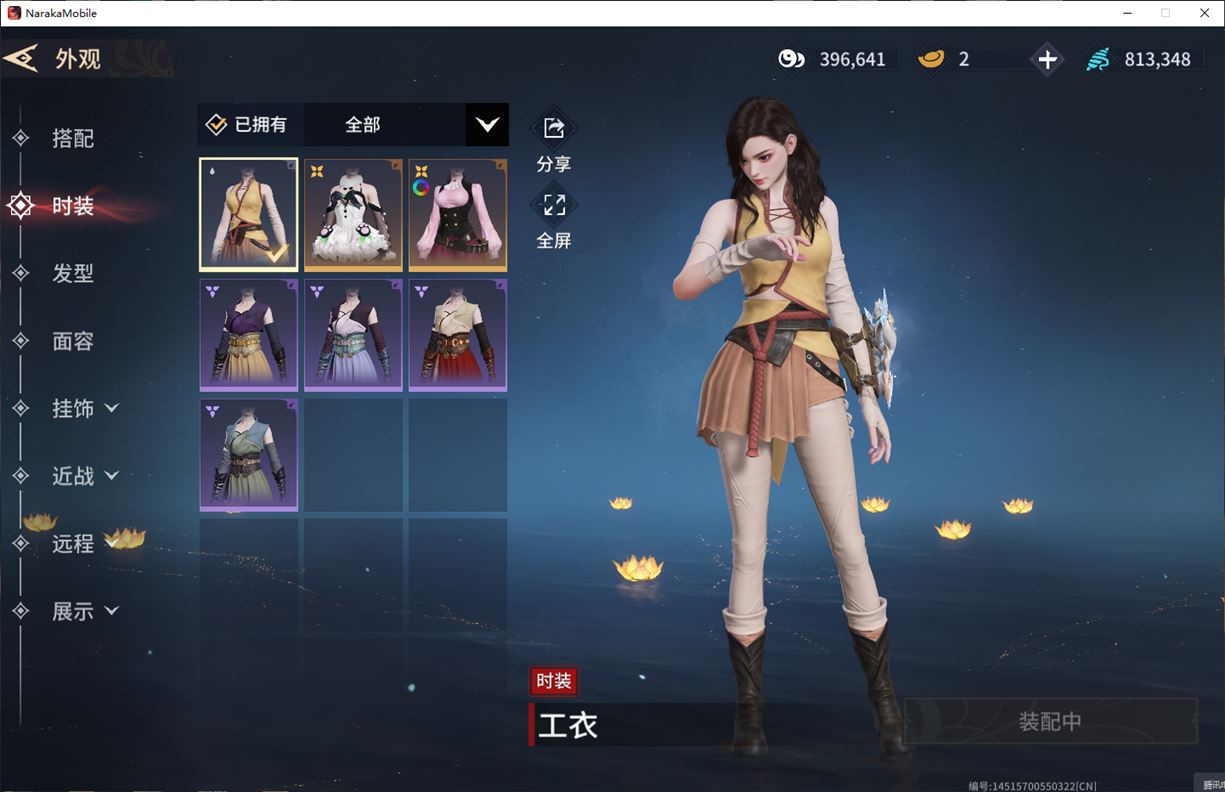Select the 远程 ranged category

(72, 543)
